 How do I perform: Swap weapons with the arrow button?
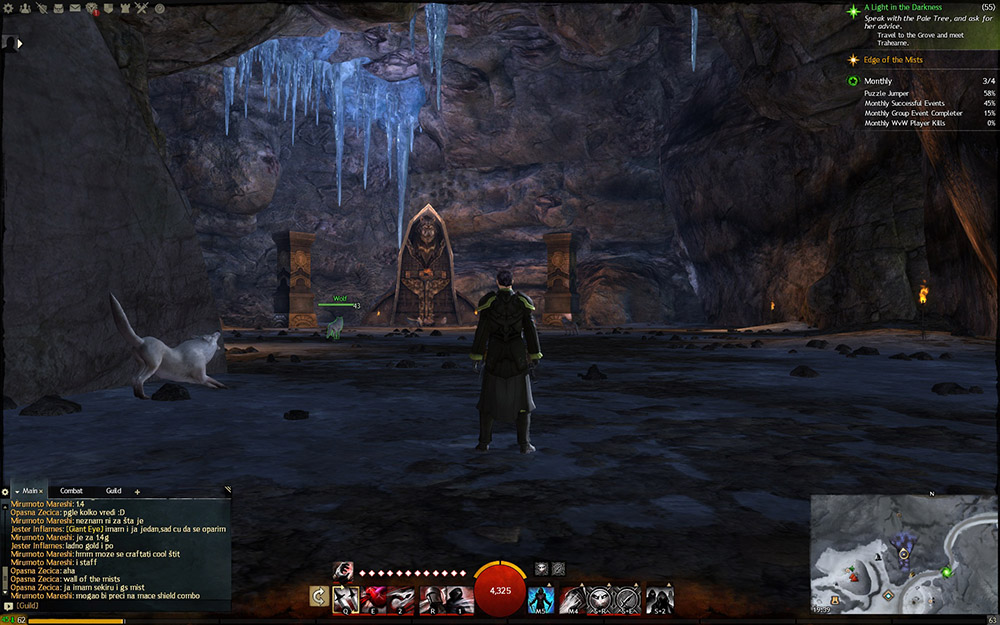tap(319, 598)
